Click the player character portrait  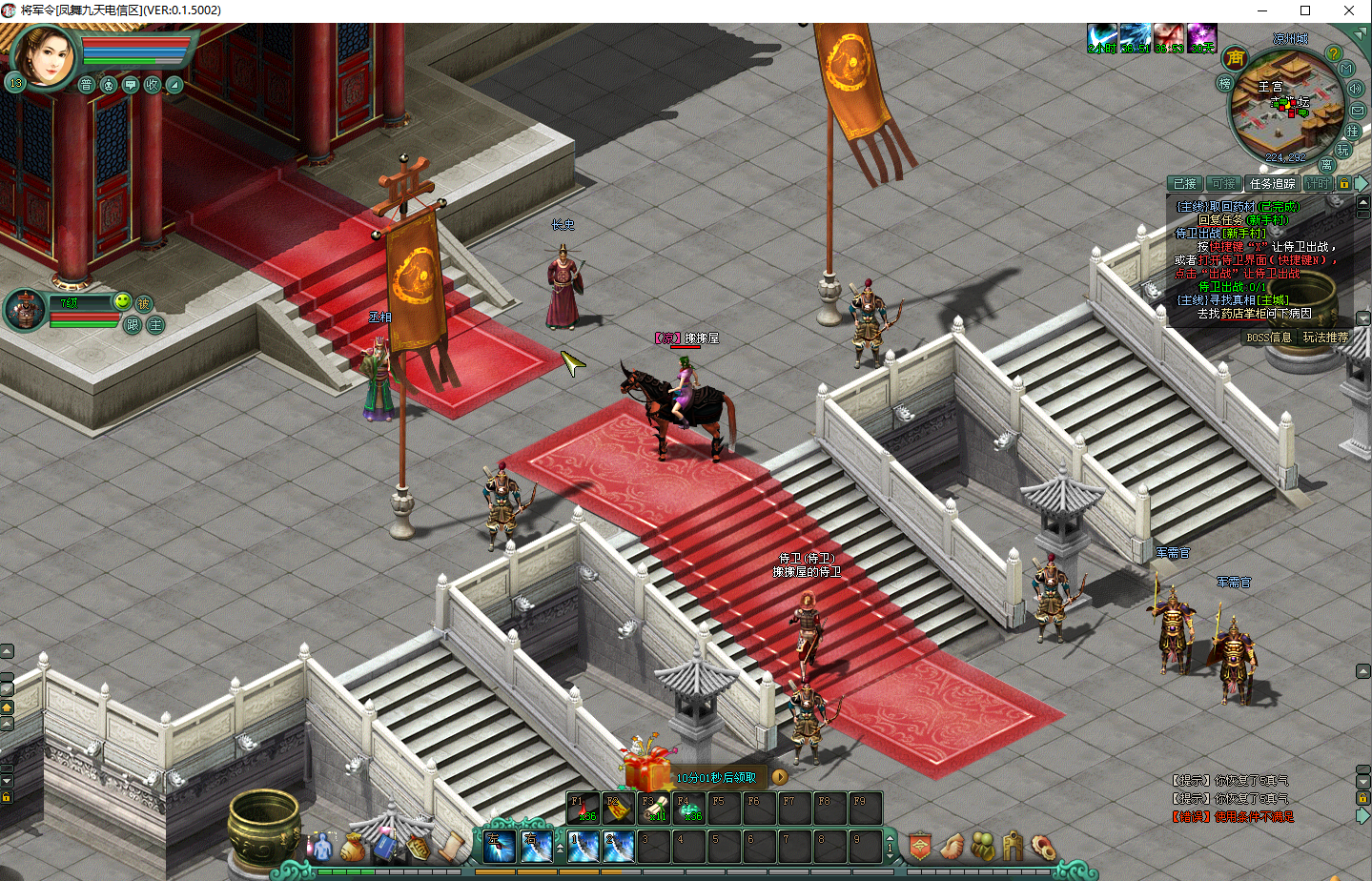43,55
